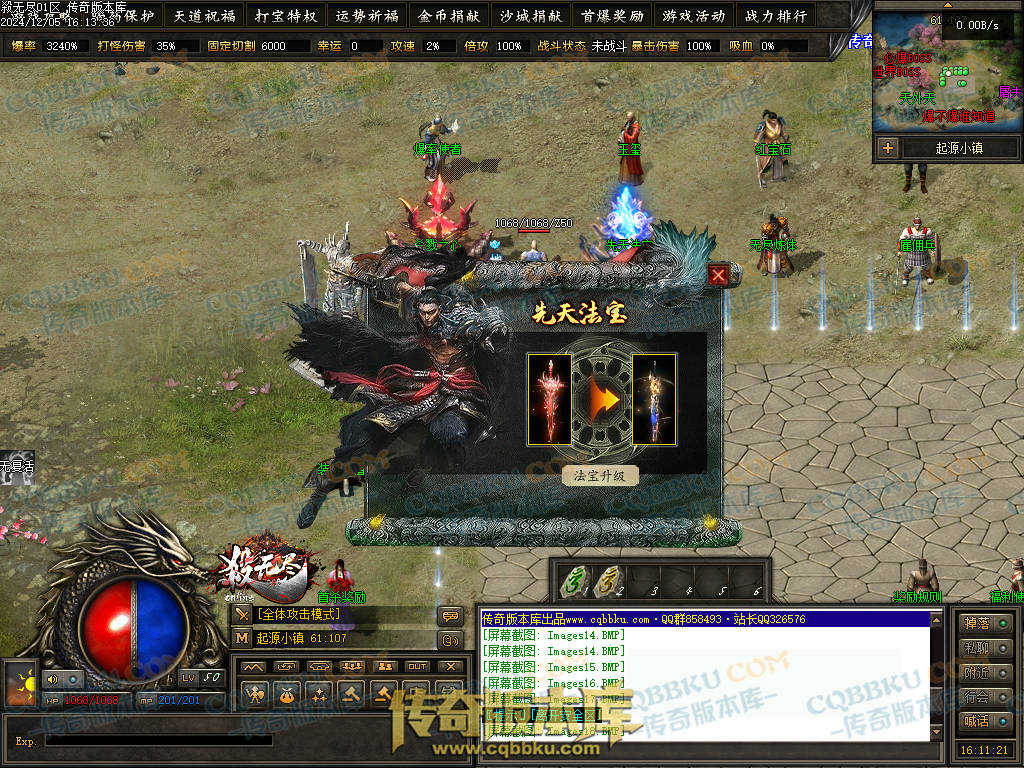This screenshot has width=1024, height=768.
Task: Select the 金币捐献 menu entry
Action: pos(449,15)
